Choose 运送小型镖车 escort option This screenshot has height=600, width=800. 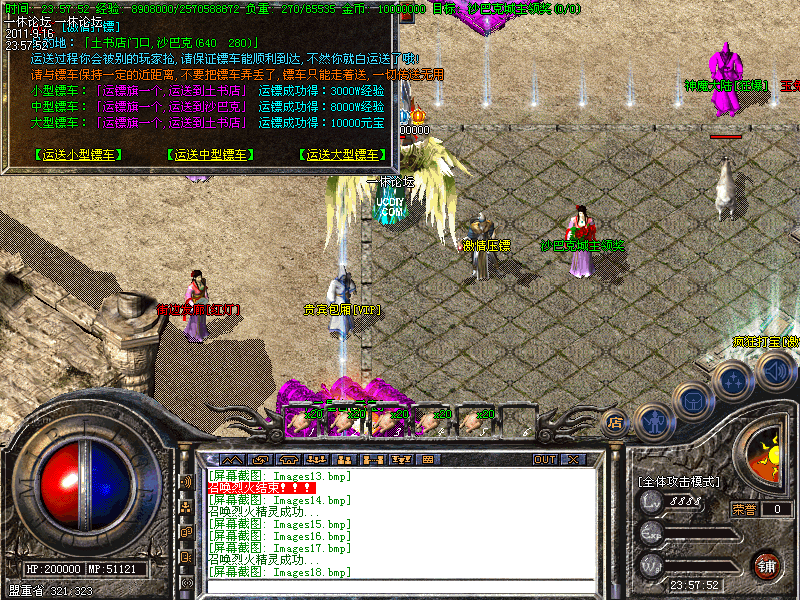78,155
